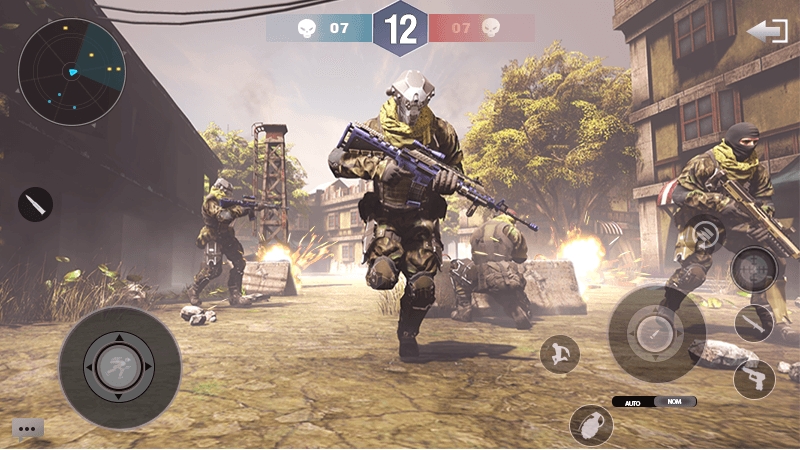Tap the fire joystick with bullet center

657,333
